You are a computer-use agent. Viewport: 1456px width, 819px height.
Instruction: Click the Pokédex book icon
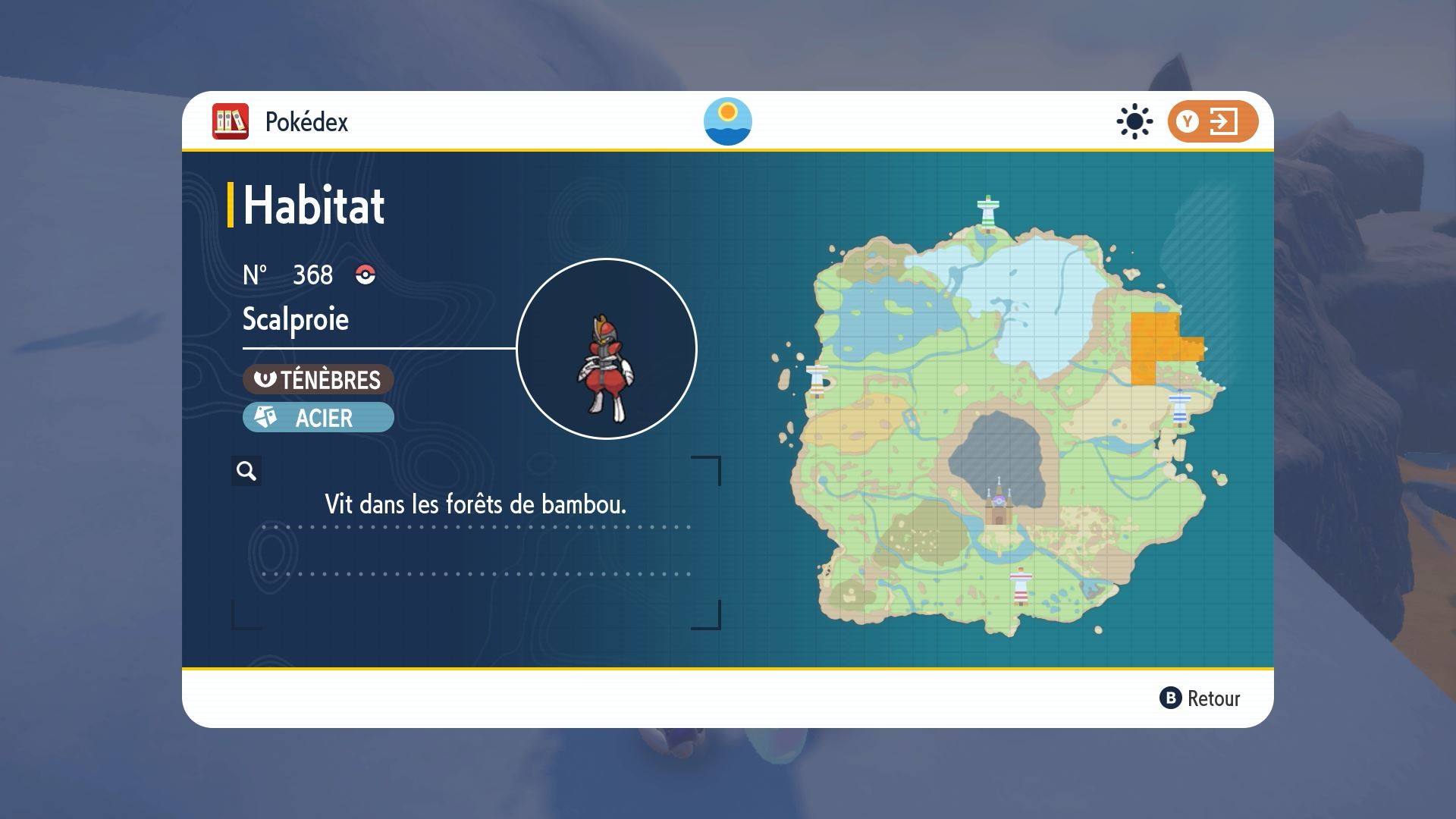click(x=230, y=121)
